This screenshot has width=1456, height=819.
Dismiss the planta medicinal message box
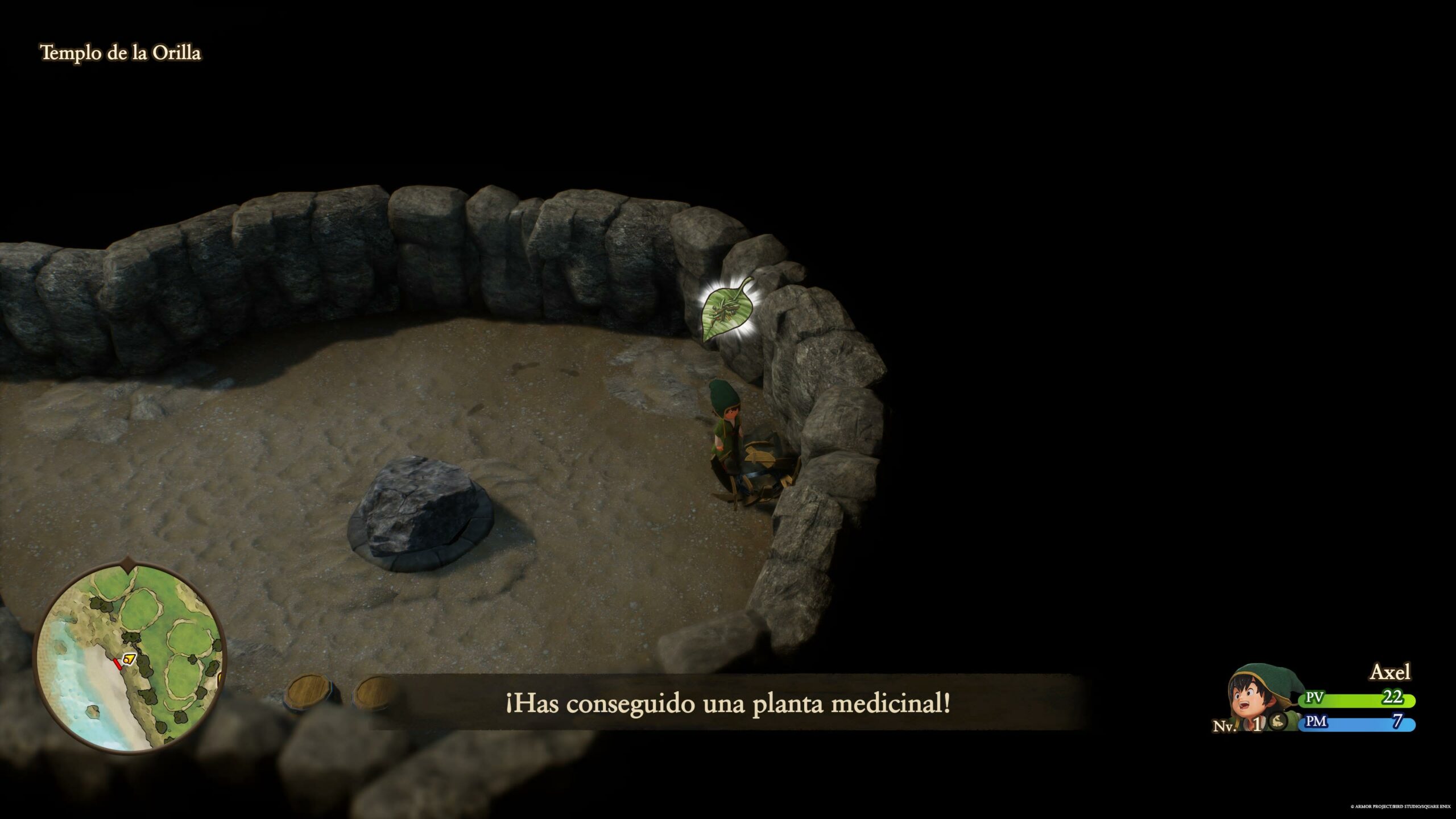point(728,704)
